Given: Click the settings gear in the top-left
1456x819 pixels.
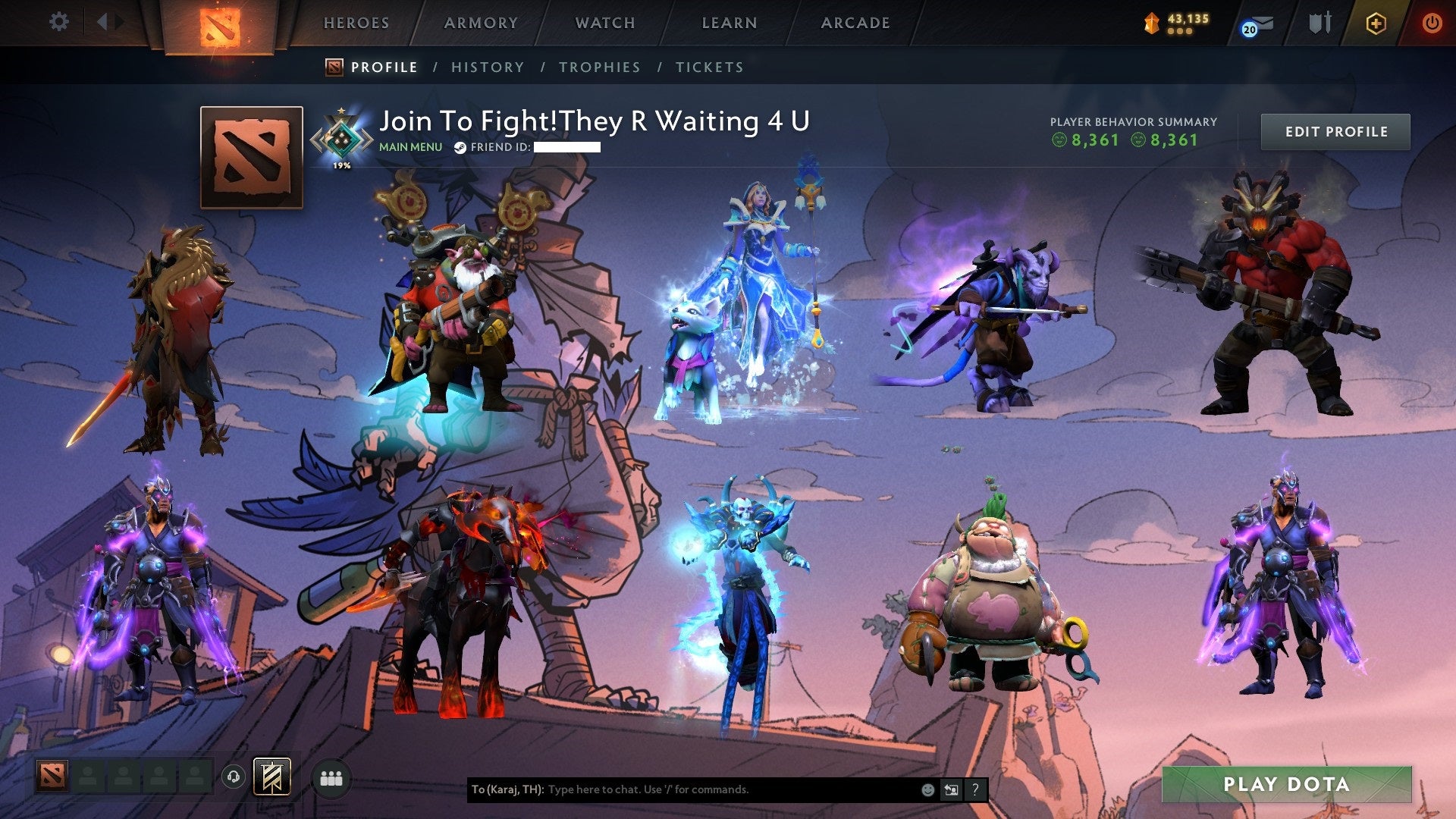Looking at the screenshot, I should (59, 21).
